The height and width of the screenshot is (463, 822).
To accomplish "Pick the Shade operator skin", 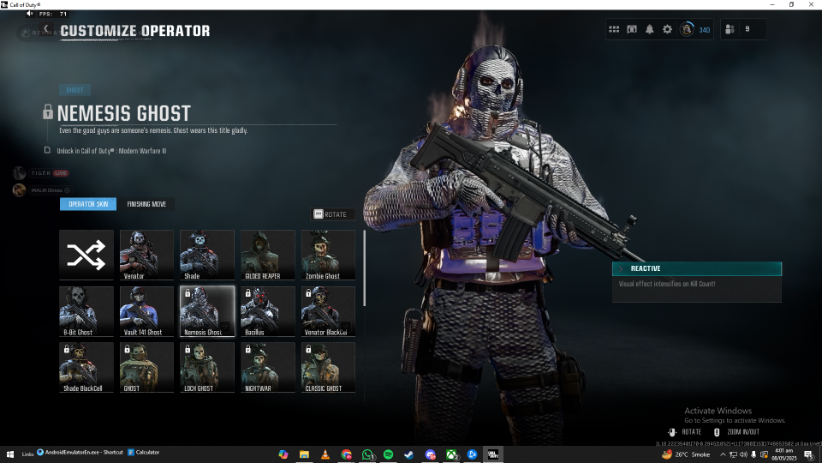I will pos(207,254).
